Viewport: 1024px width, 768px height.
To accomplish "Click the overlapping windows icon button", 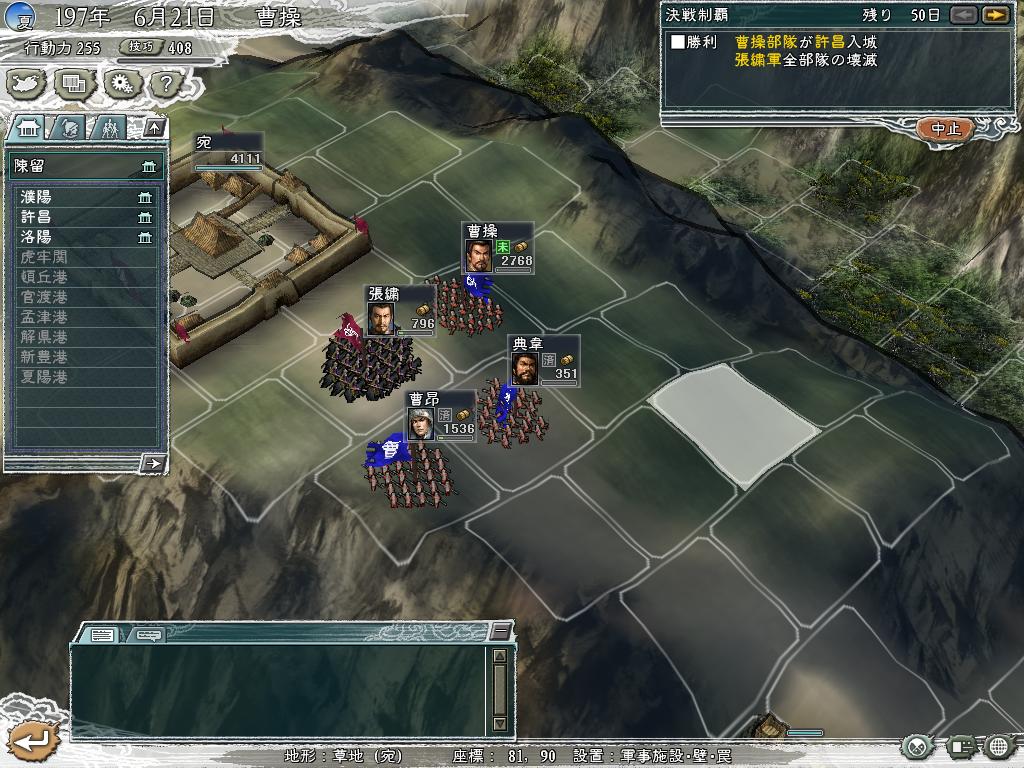I will click(73, 83).
